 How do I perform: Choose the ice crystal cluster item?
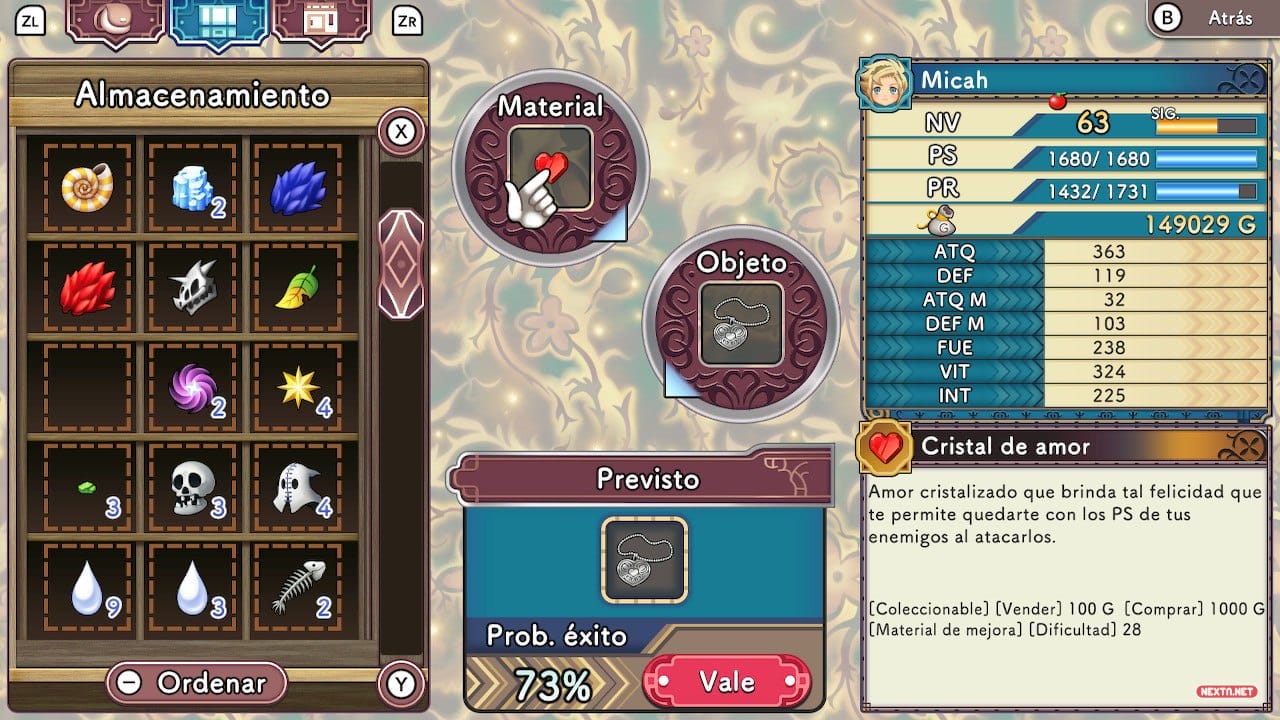point(193,188)
